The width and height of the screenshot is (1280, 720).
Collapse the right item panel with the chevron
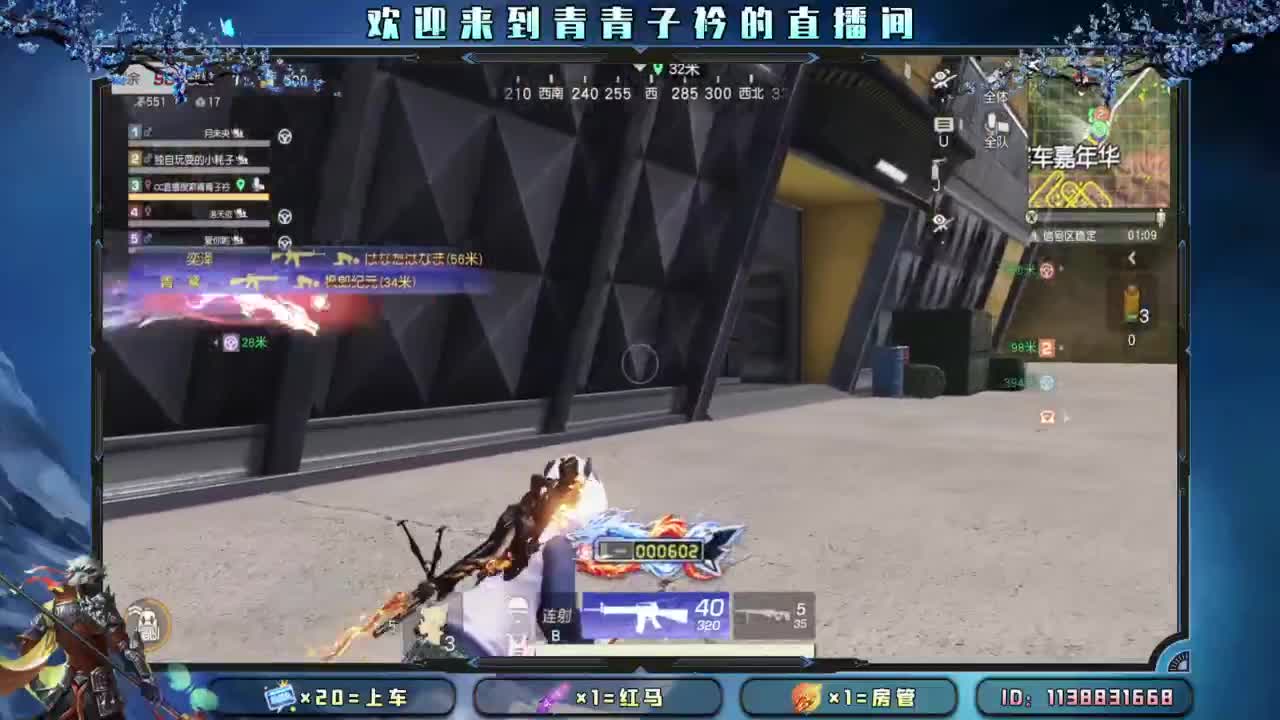tap(1131, 256)
